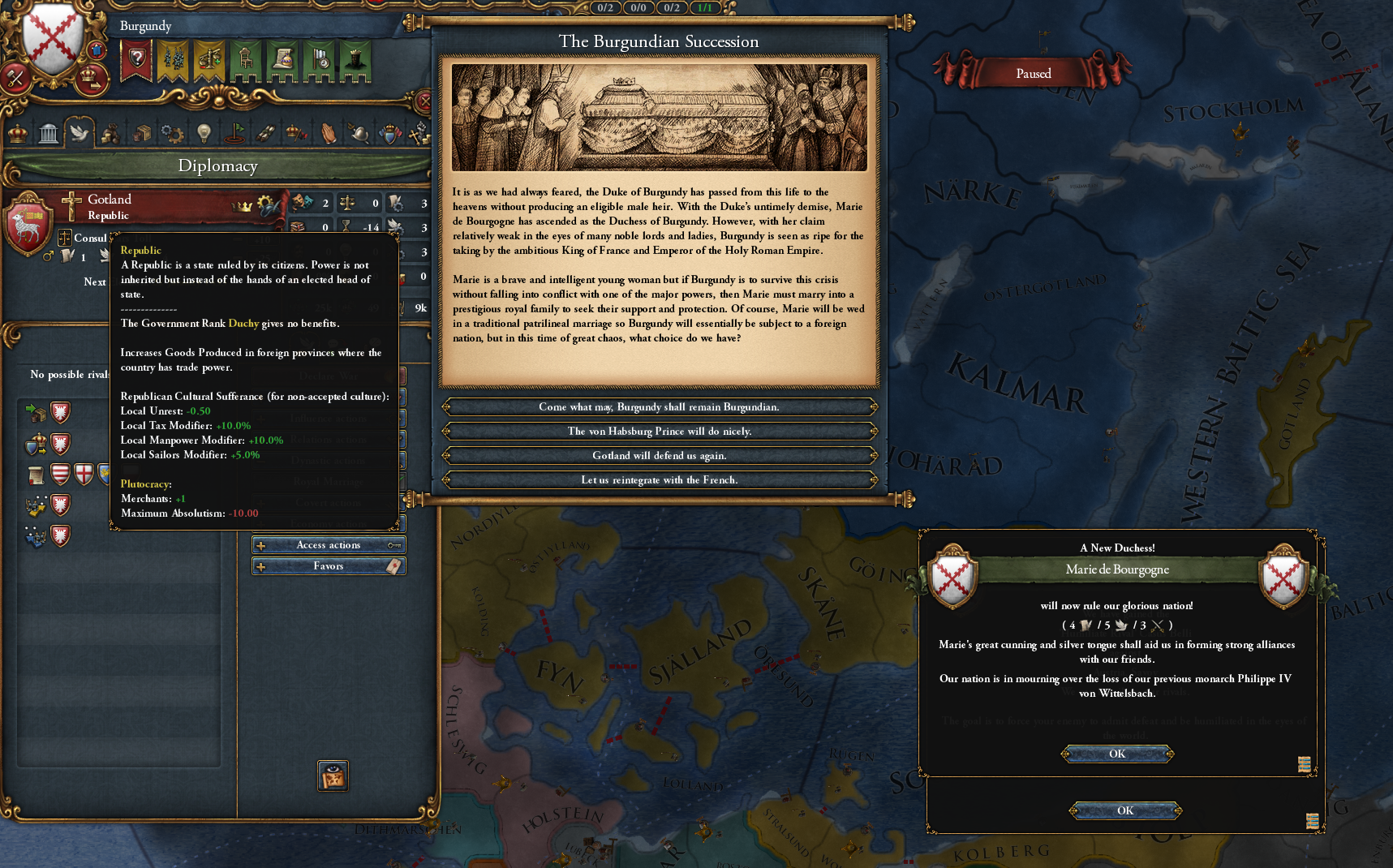1393x868 pixels.
Task: Expand the Favors section
Action: 328,565
